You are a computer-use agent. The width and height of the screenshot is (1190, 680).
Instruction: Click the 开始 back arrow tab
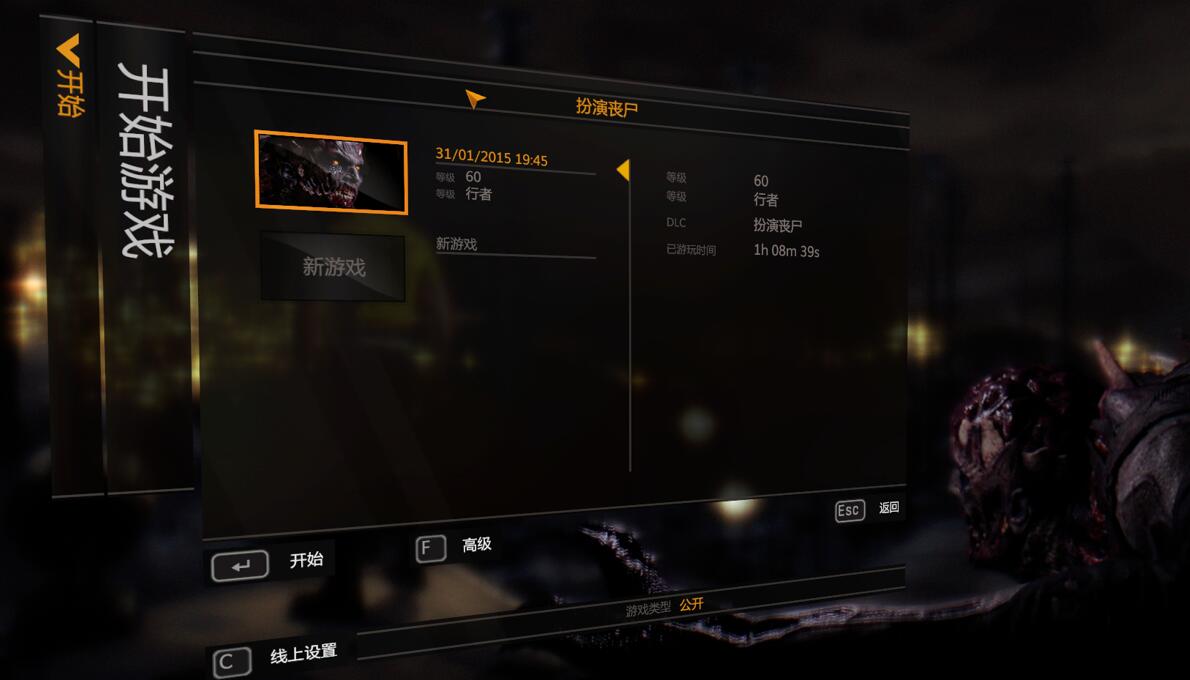[x=68, y=80]
